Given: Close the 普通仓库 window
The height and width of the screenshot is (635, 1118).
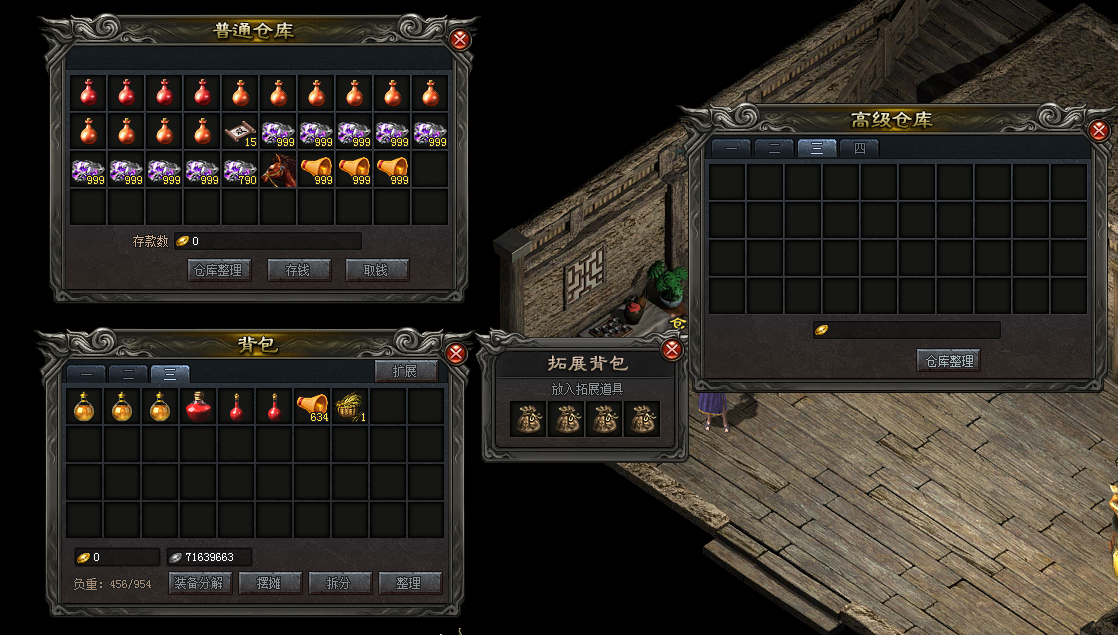Looking at the screenshot, I should click(459, 40).
